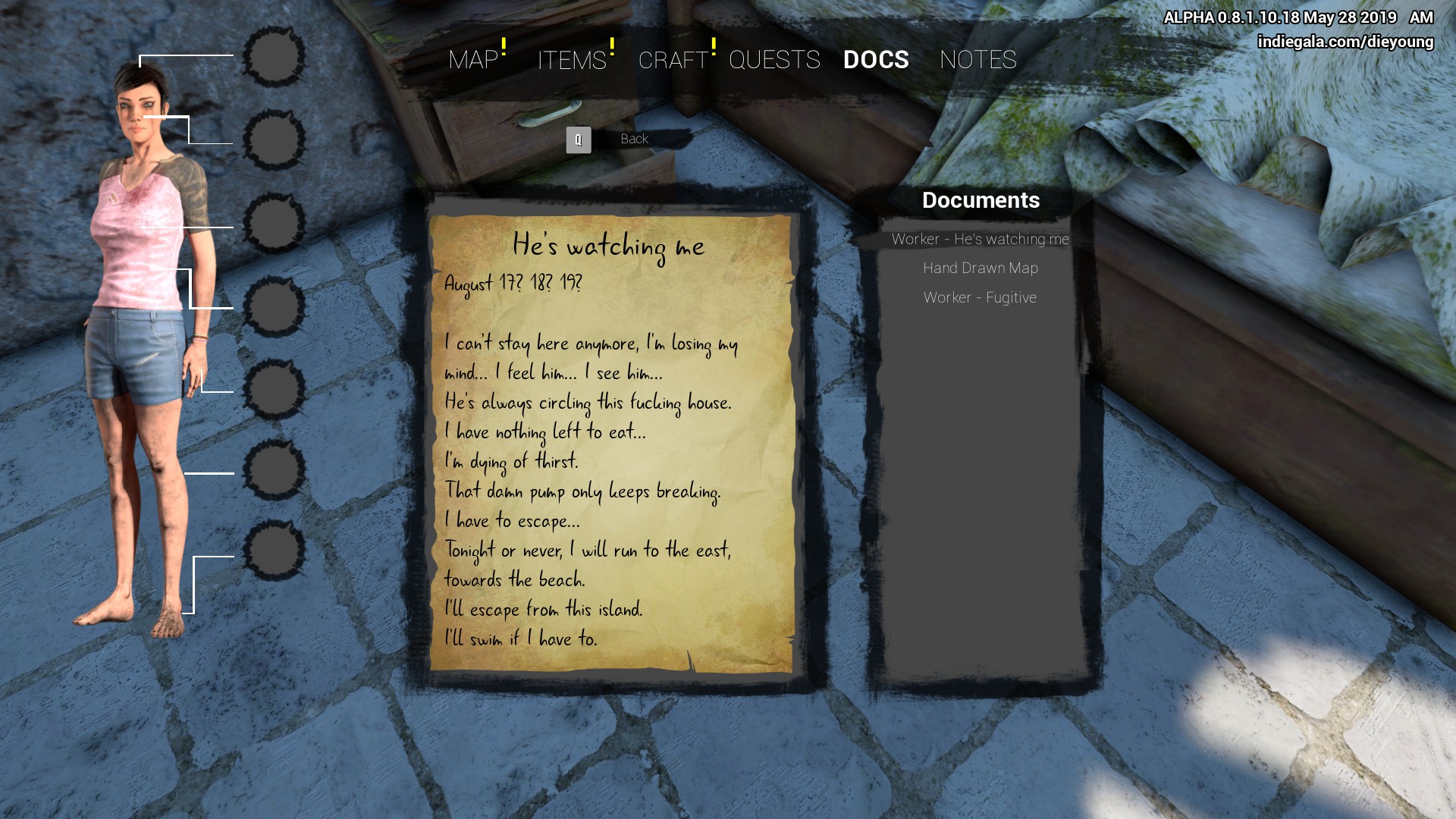Image resolution: width=1456 pixels, height=819 pixels.
Task: Click the Back button
Action: pos(633,140)
